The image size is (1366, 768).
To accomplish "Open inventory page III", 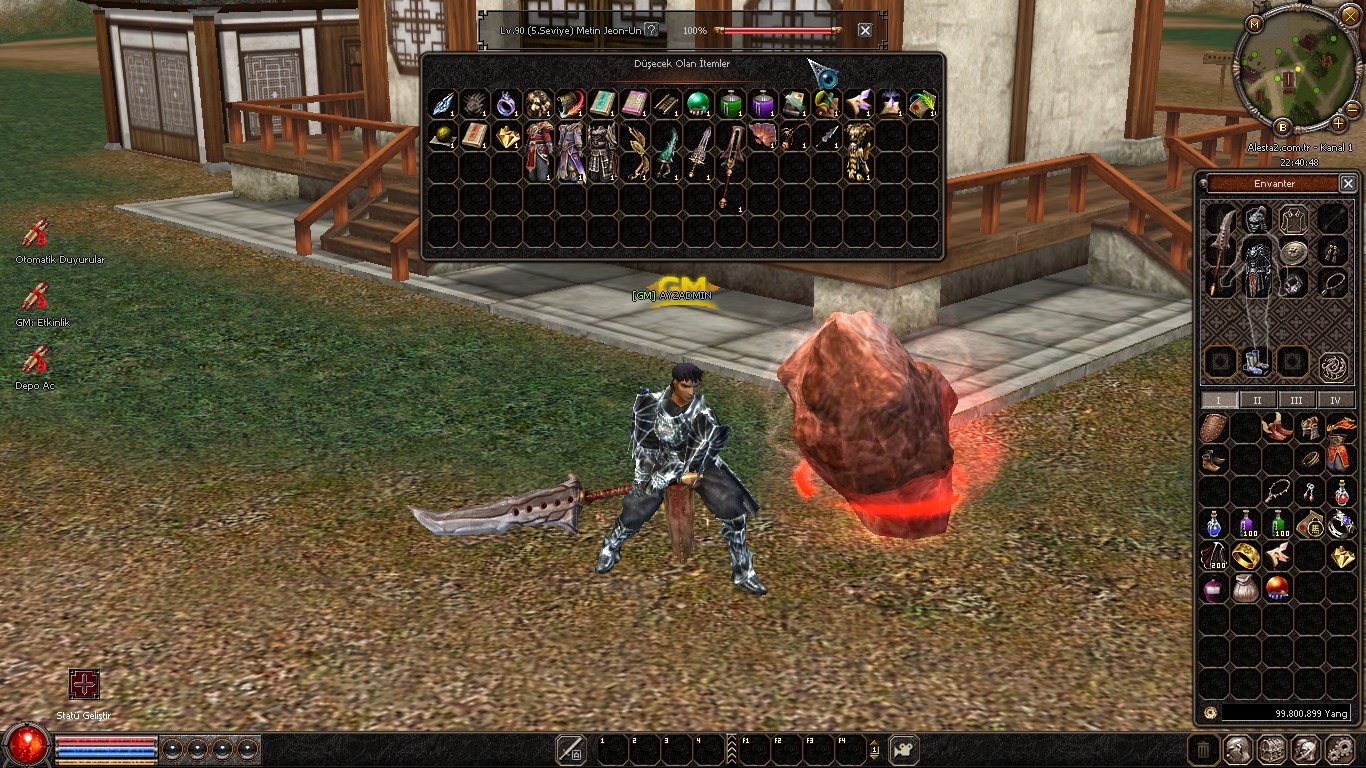I will 1296,400.
